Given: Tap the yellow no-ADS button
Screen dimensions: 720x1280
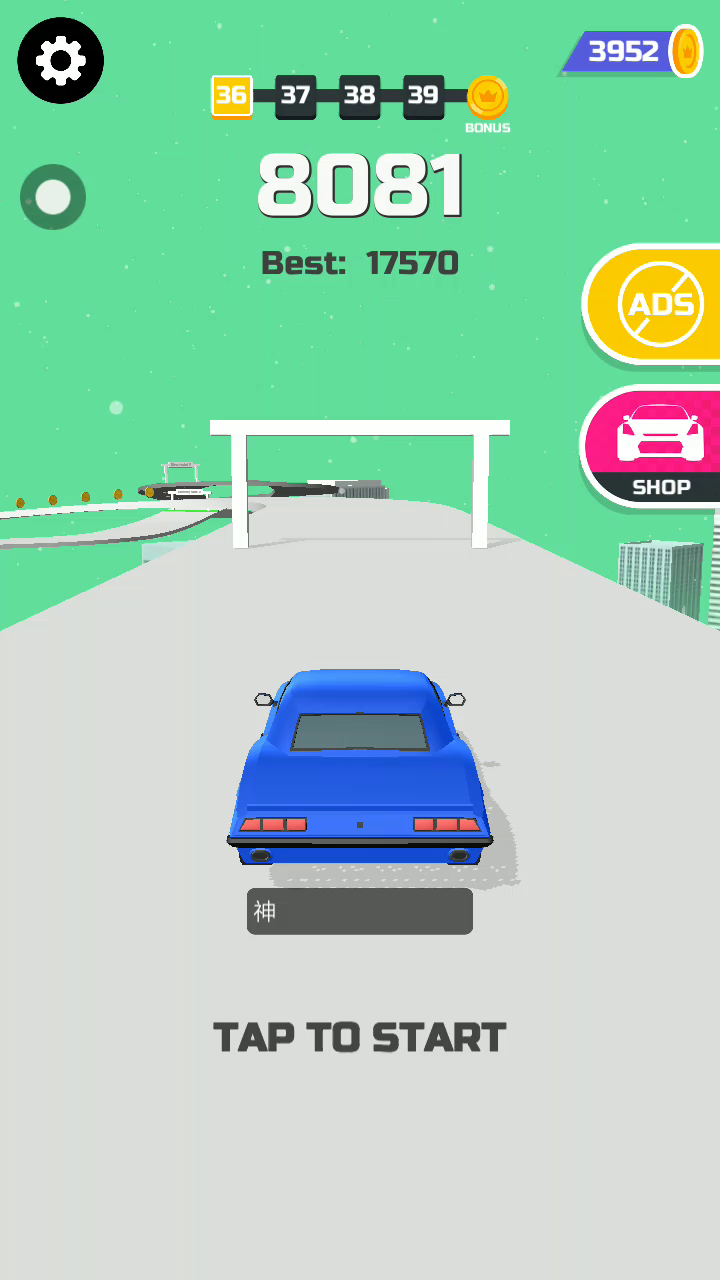Looking at the screenshot, I should click(657, 304).
